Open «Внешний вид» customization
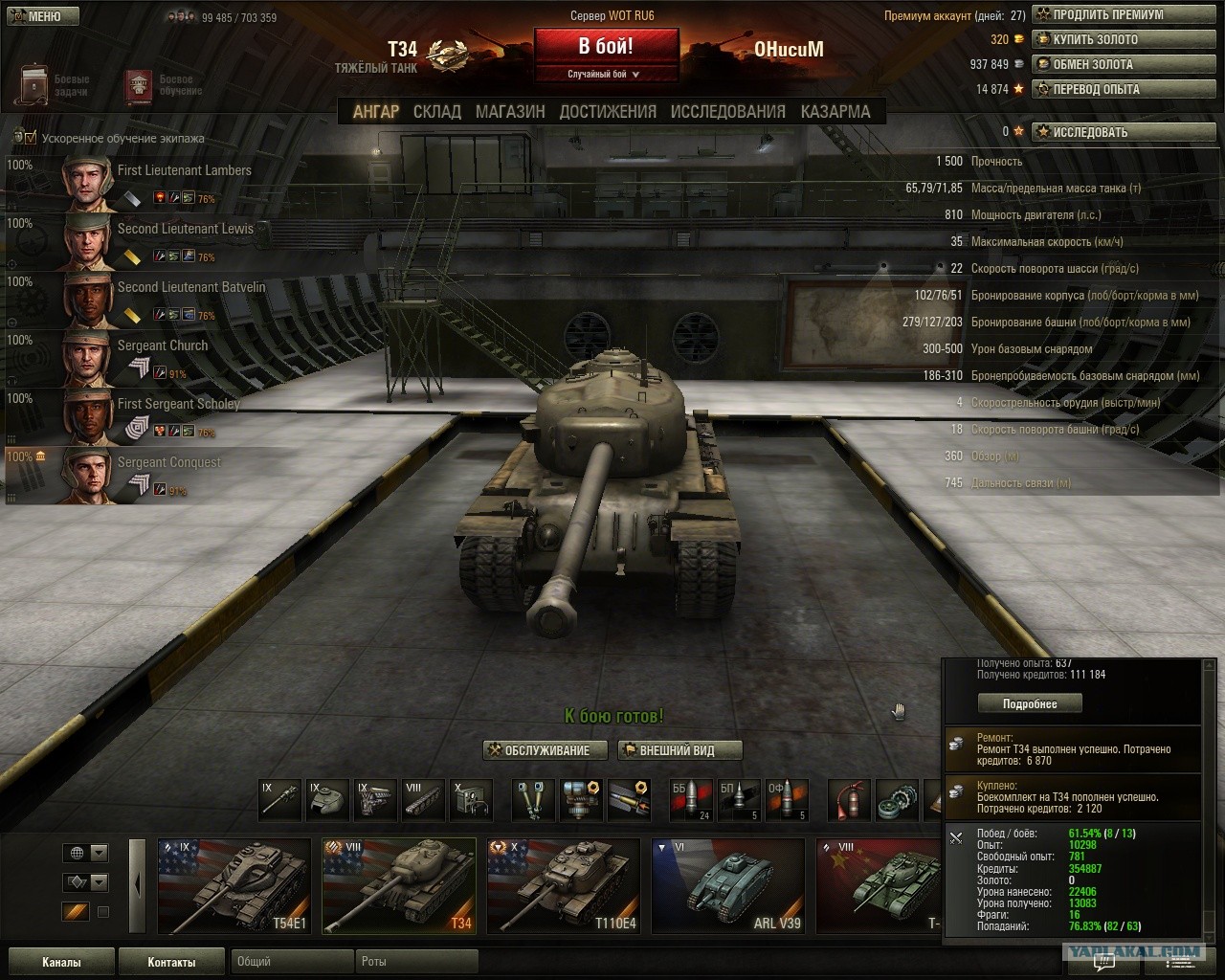 click(x=679, y=750)
